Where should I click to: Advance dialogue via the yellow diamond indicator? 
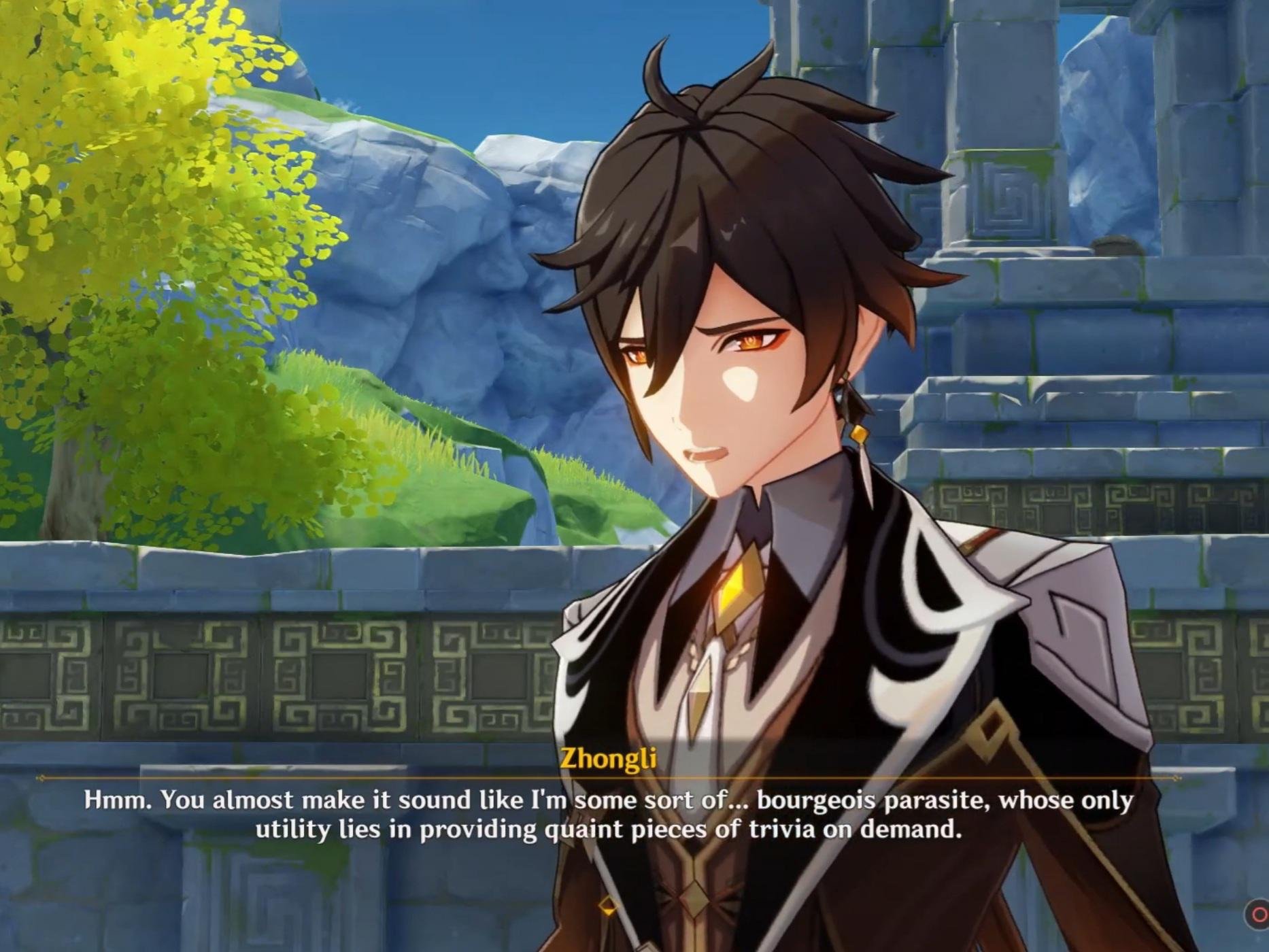(608, 906)
